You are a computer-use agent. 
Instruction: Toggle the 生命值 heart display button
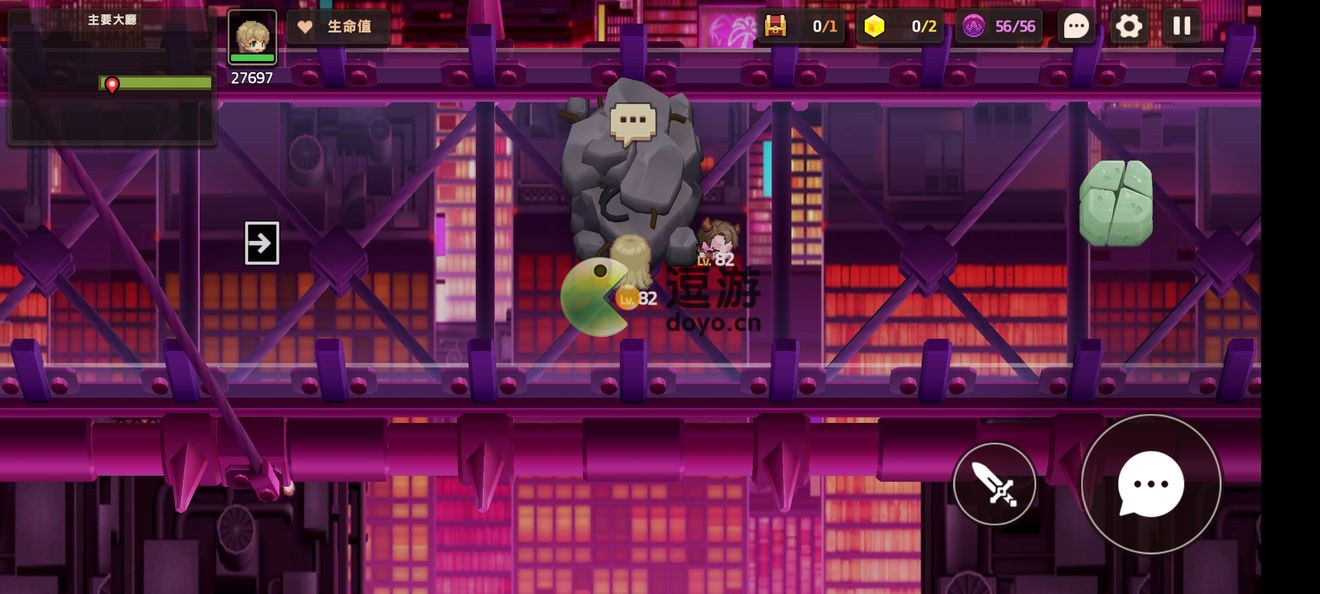click(x=338, y=27)
